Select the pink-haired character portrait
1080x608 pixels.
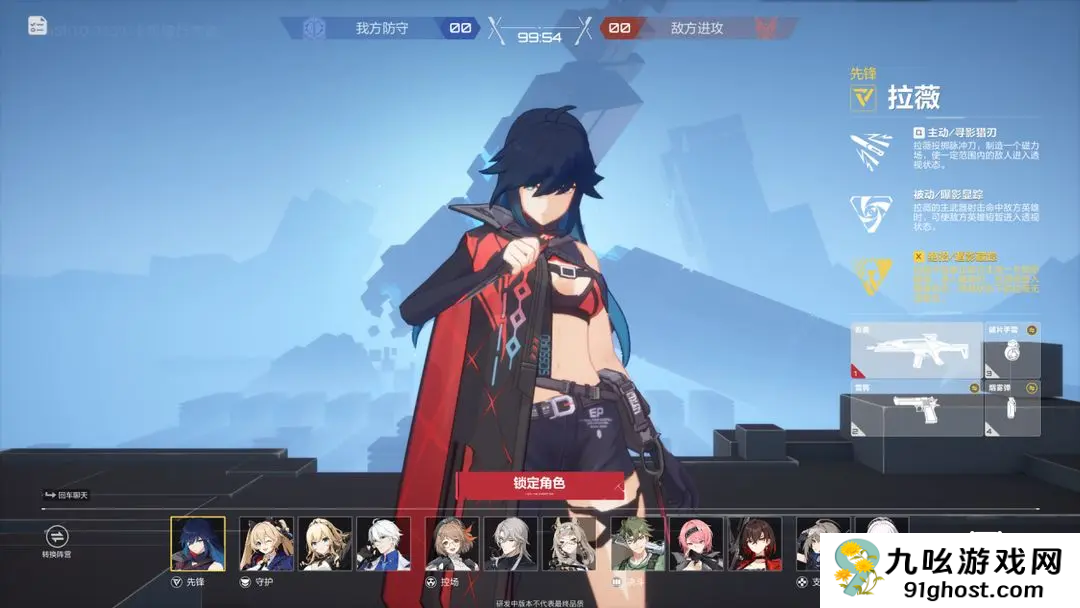[696, 544]
